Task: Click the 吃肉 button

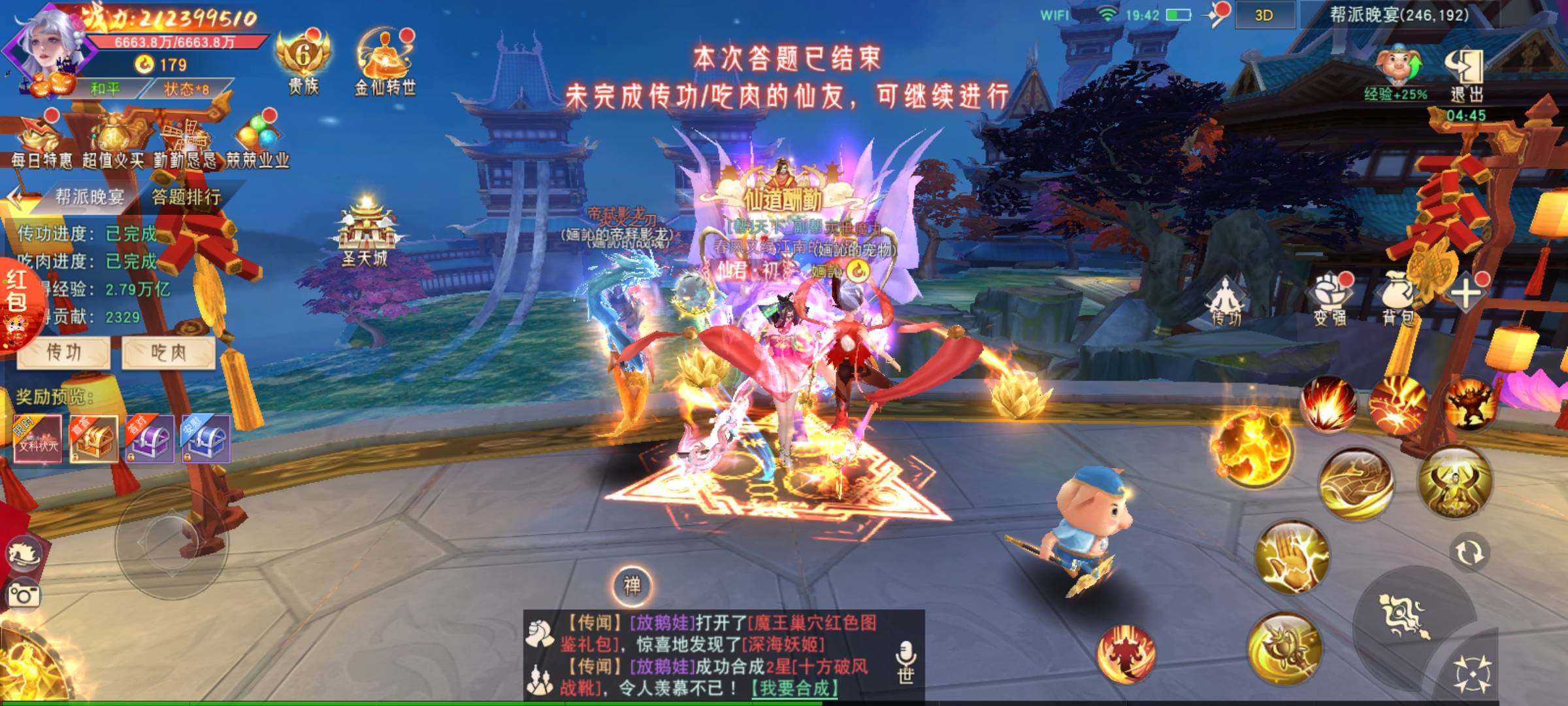Action: (x=169, y=353)
